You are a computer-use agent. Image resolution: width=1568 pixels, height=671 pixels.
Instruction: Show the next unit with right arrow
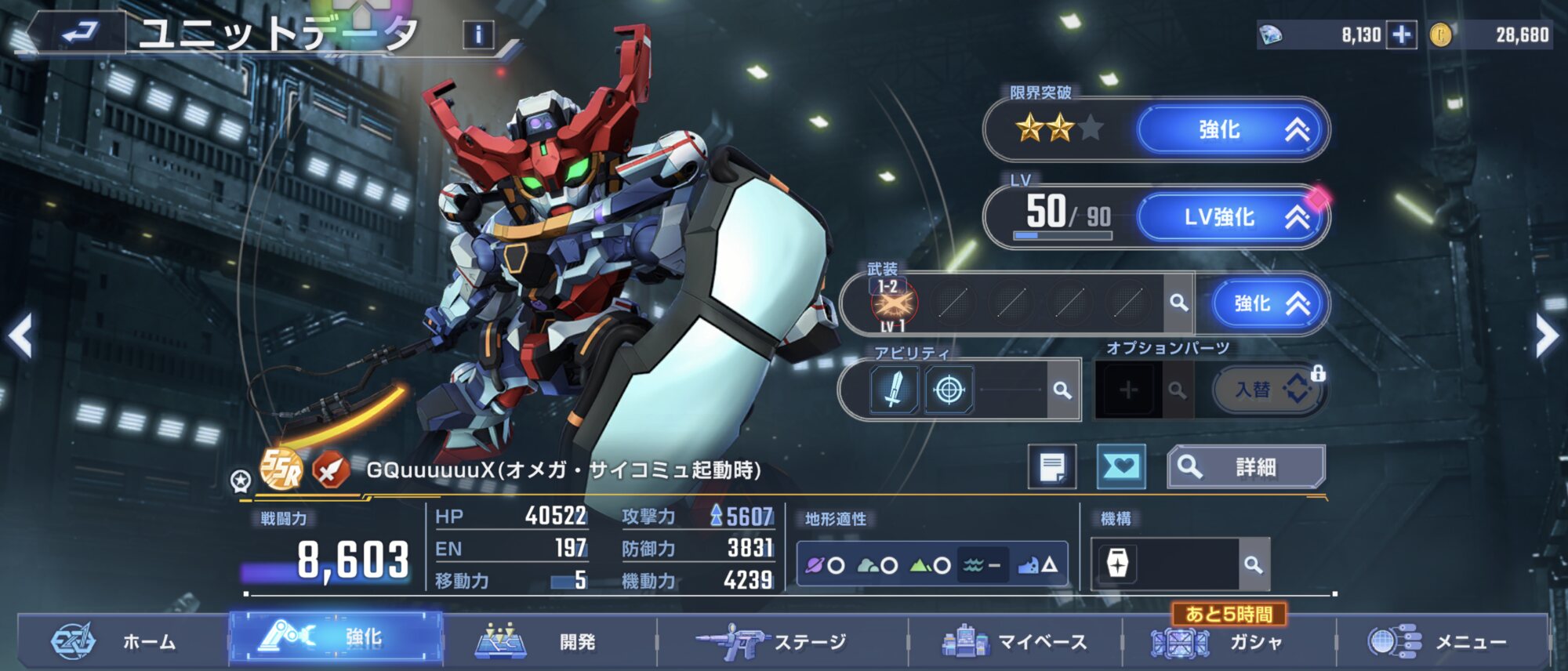point(1546,336)
